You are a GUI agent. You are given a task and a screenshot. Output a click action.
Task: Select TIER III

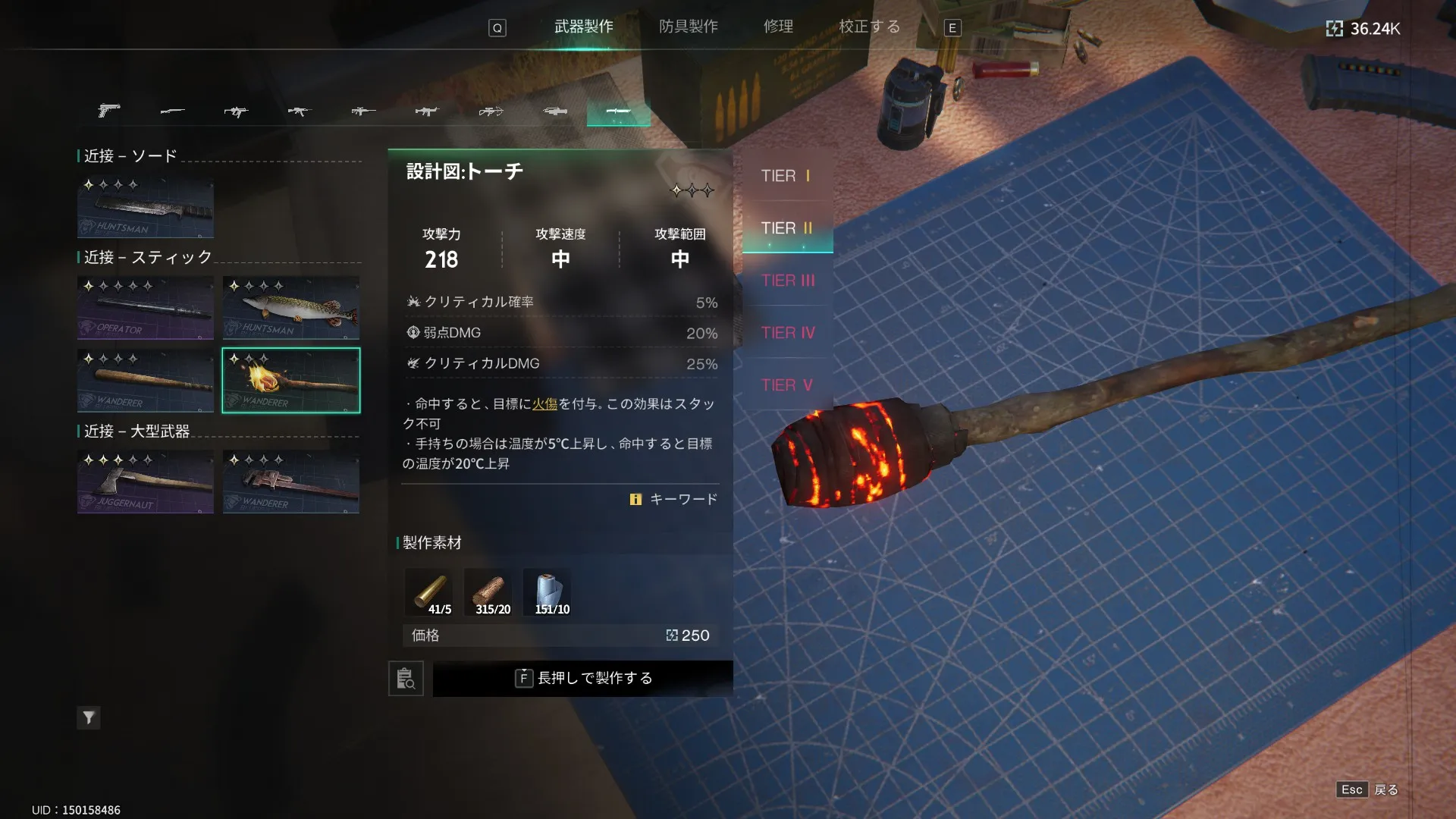tap(787, 281)
